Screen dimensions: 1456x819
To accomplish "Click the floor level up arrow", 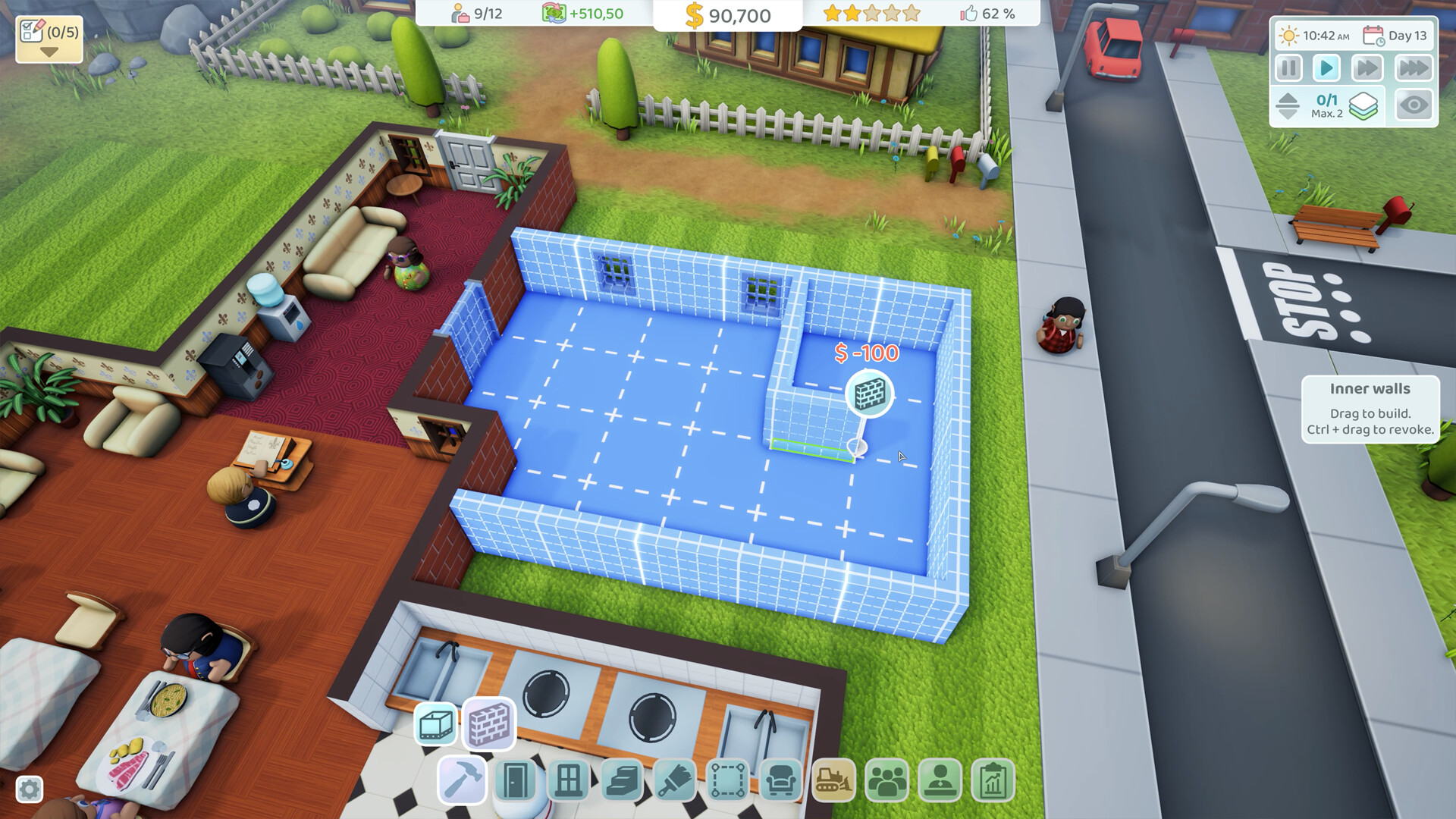I will point(1287,99).
